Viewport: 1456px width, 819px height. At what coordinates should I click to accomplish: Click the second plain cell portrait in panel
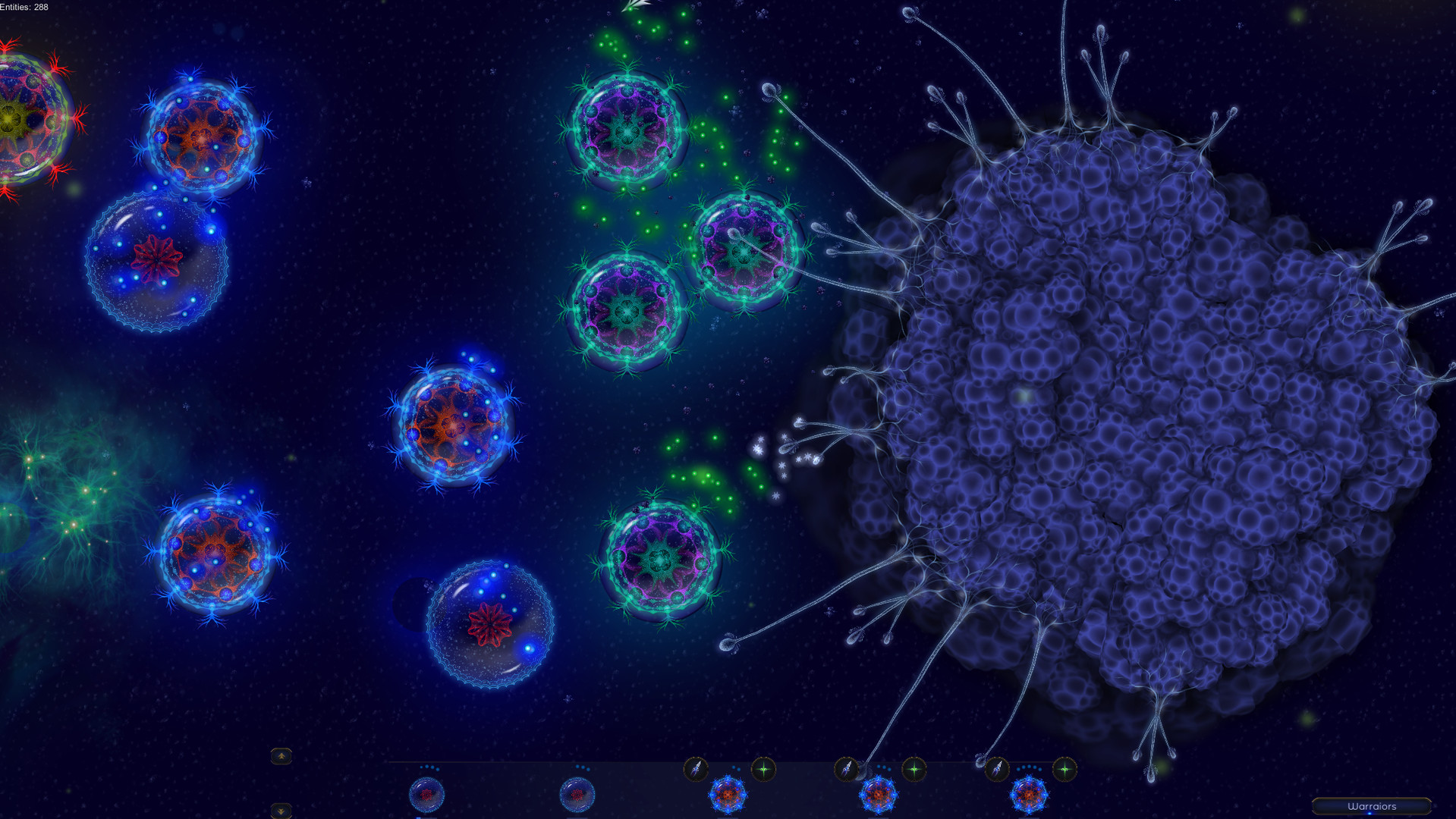[x=577, y=793]
